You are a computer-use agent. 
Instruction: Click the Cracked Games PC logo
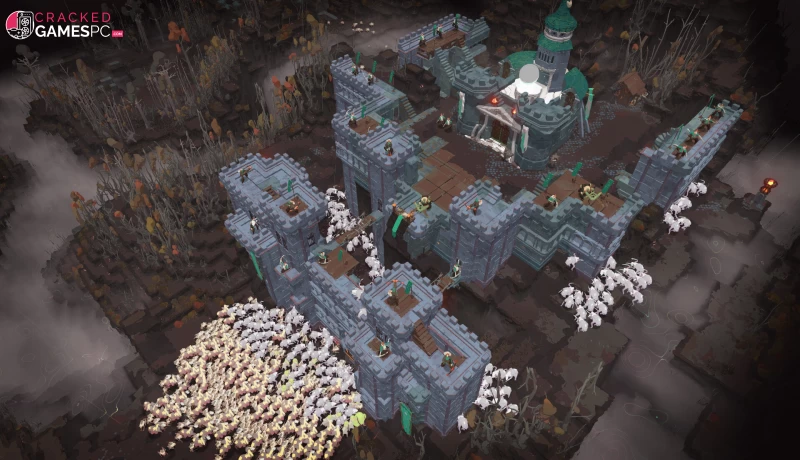pyautogui.click(x=65, y=25)
